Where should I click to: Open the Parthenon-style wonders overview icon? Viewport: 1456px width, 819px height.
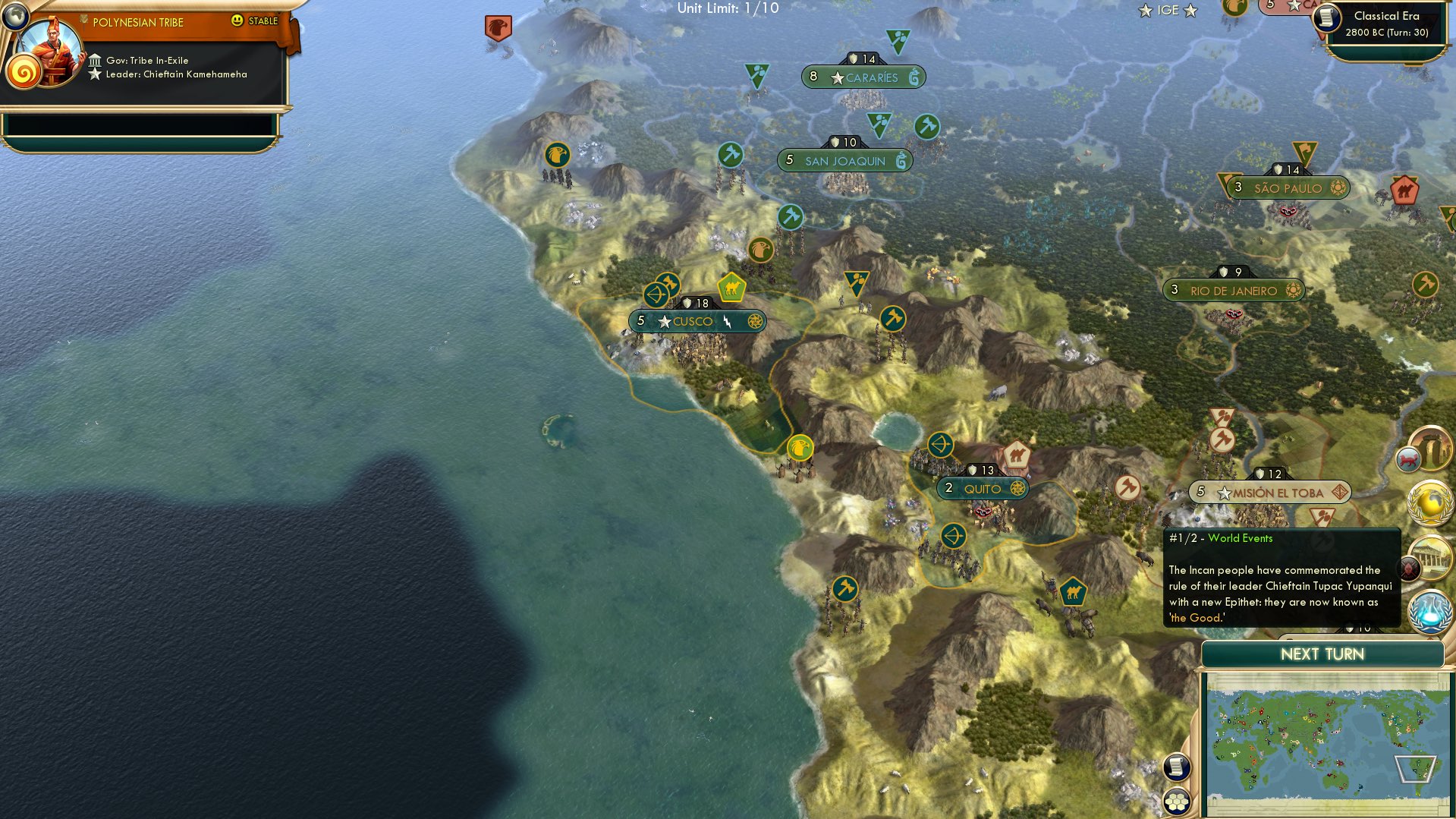coord(1432,556)
